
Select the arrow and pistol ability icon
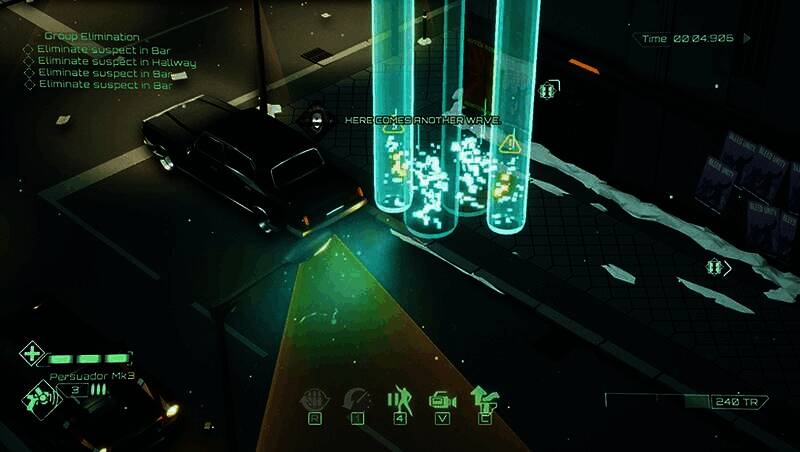pyautogui.click(x=485, y=400)
